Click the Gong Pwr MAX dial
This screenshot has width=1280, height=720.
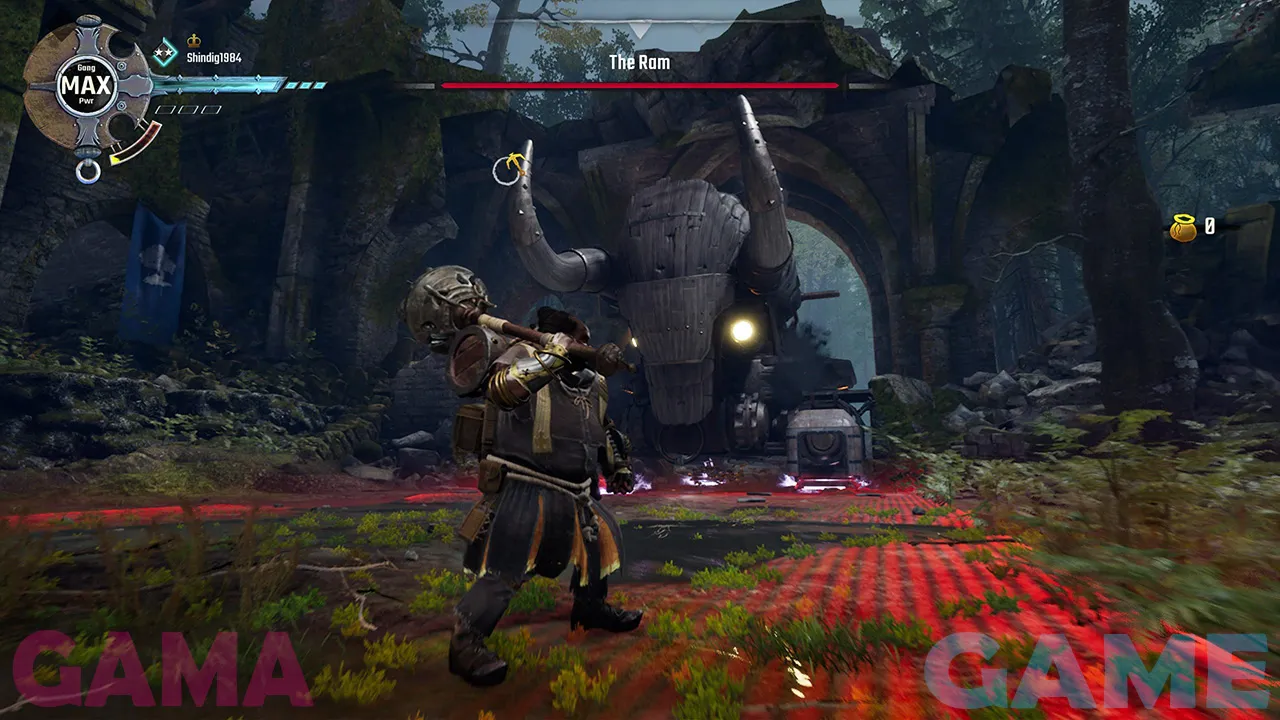pyautogui.click(x=85, y=86)
